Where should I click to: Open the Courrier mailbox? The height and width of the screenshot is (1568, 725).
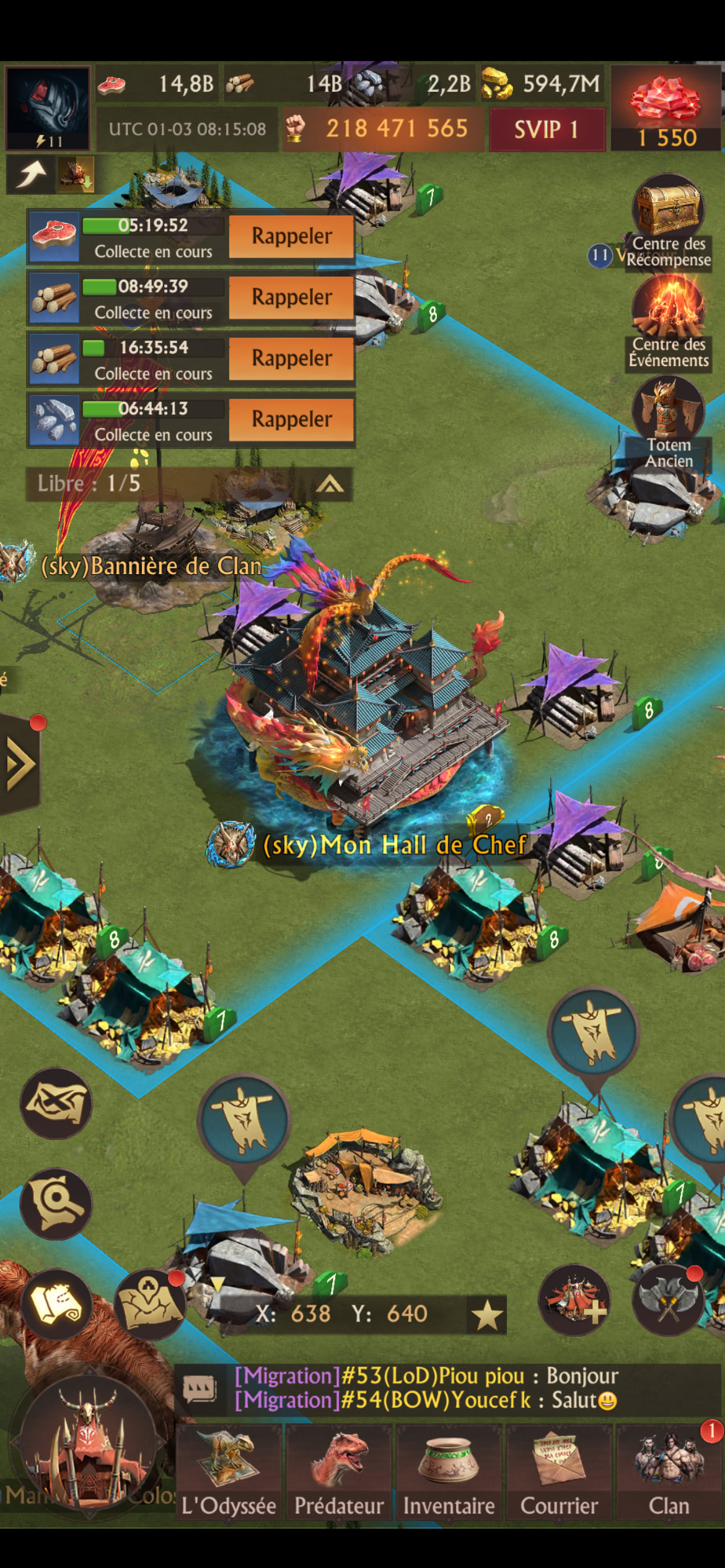pyautogui.click(x=559, y=1471)
